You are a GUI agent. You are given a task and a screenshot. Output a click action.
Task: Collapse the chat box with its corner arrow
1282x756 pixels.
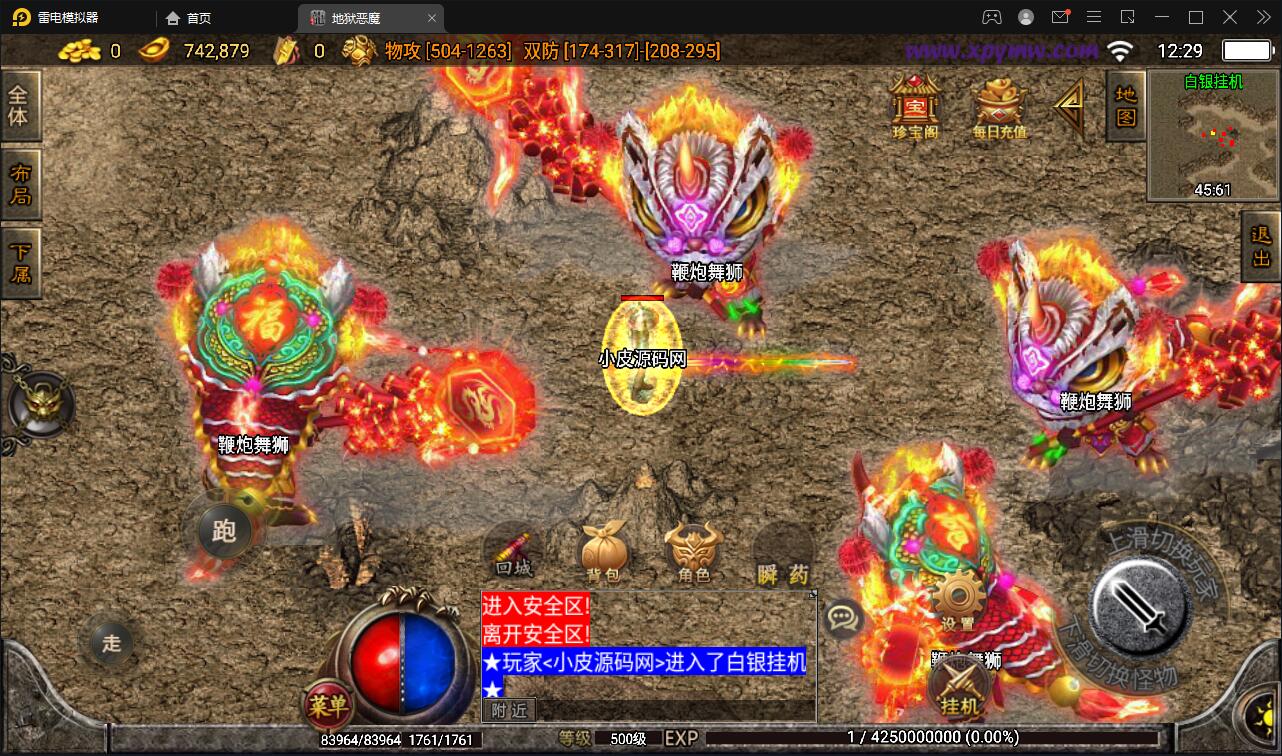812,593
